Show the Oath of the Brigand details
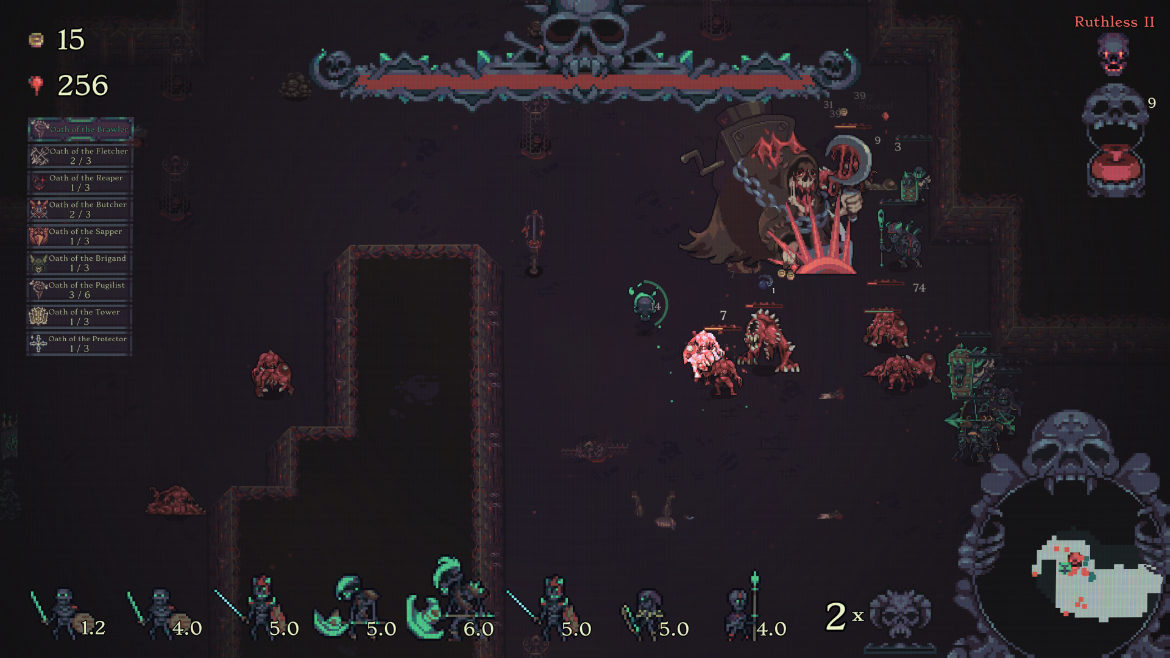Screen dimensions: 1170x658 point(80,264)
